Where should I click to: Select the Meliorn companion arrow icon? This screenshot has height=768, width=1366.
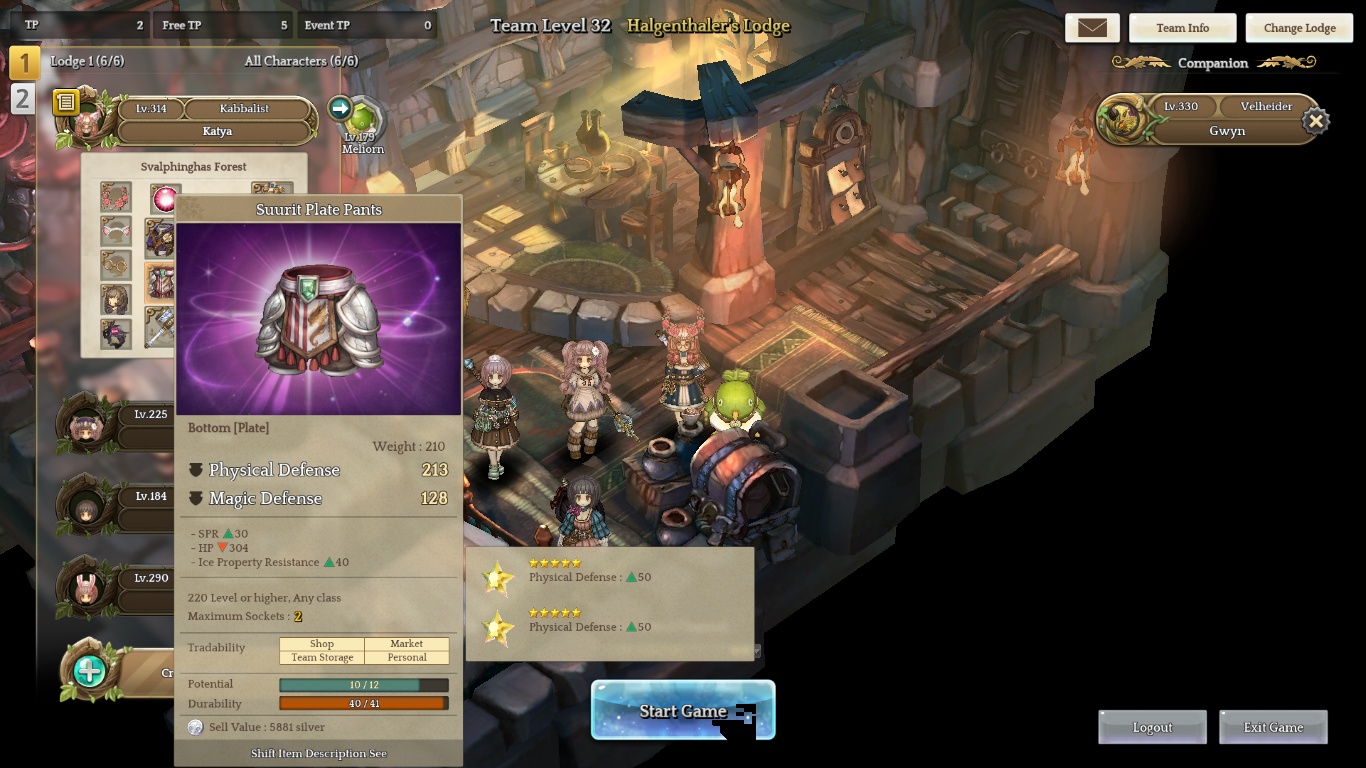coord(340,108)
